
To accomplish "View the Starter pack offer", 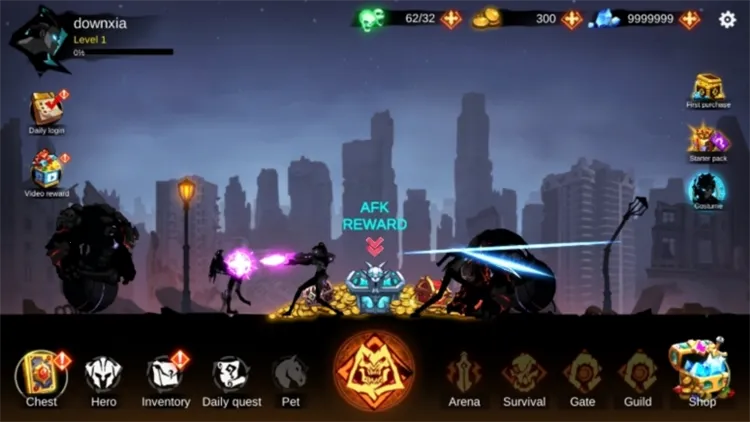I will point(708,139).
